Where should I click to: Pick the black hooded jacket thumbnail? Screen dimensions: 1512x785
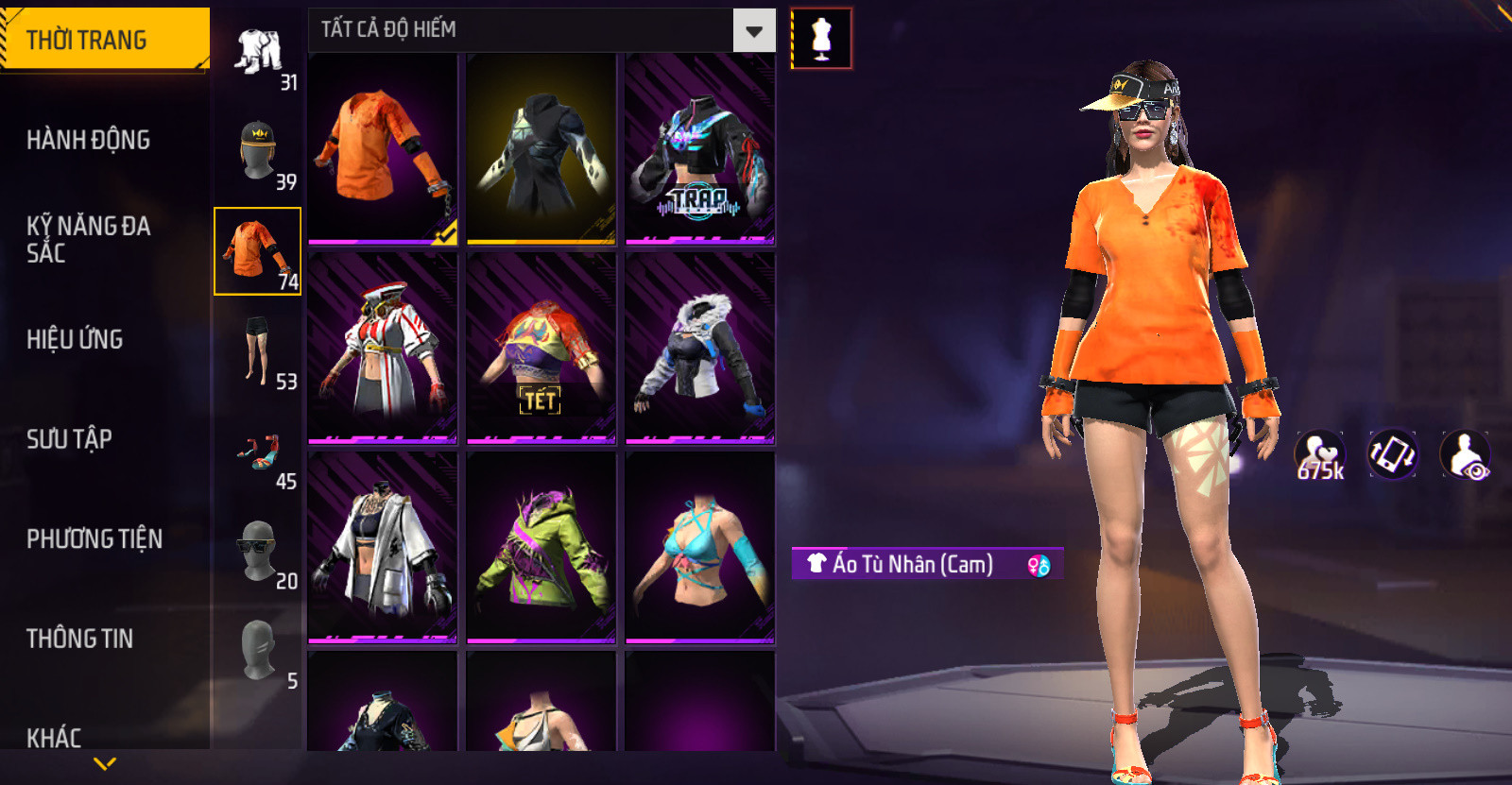[541, 148]
